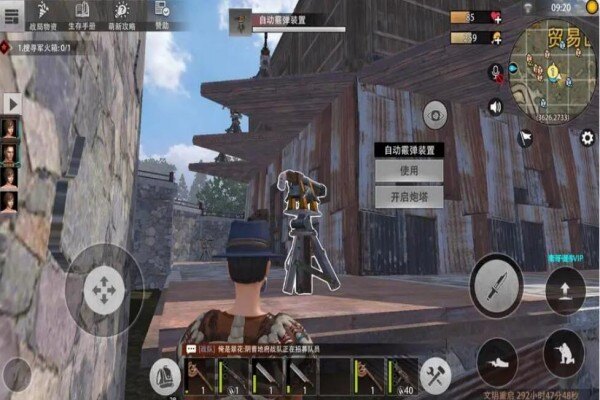Place a marker with the flag button
The image size is (600, 400).
pyautogui.click(x=526, y=138)
